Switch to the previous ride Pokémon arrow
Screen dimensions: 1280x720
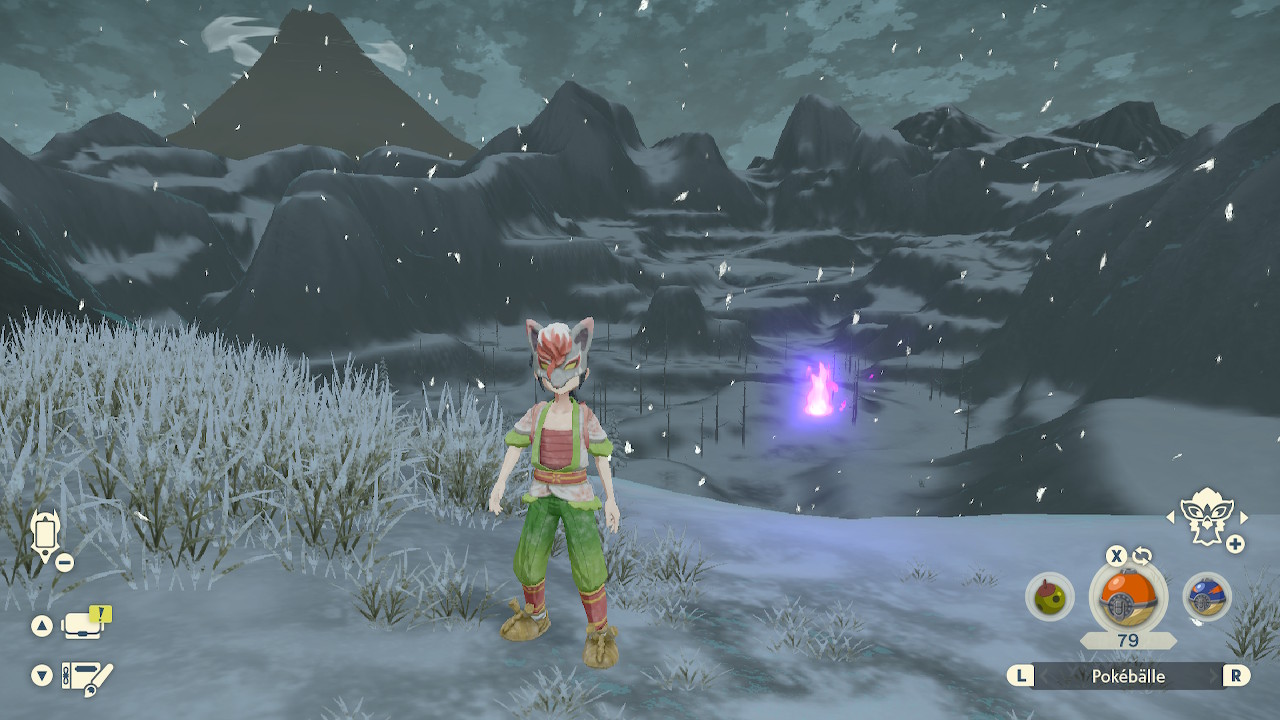point(1171,517)
